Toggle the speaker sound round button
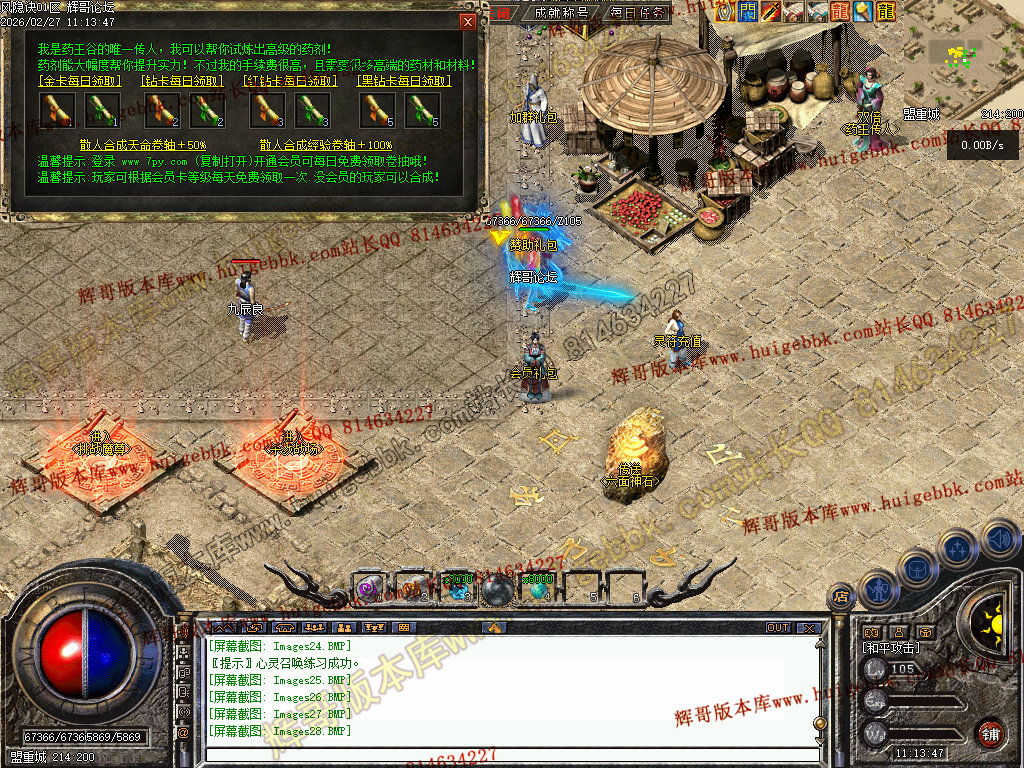The image size is (1024, 768). pos(999,540)
